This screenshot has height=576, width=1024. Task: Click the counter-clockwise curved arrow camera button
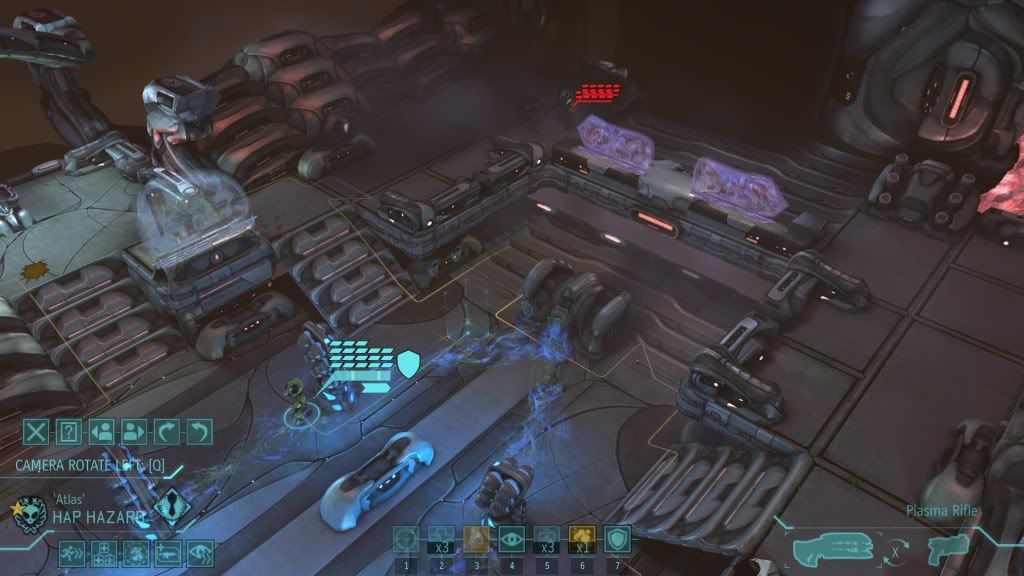point(200,432)
